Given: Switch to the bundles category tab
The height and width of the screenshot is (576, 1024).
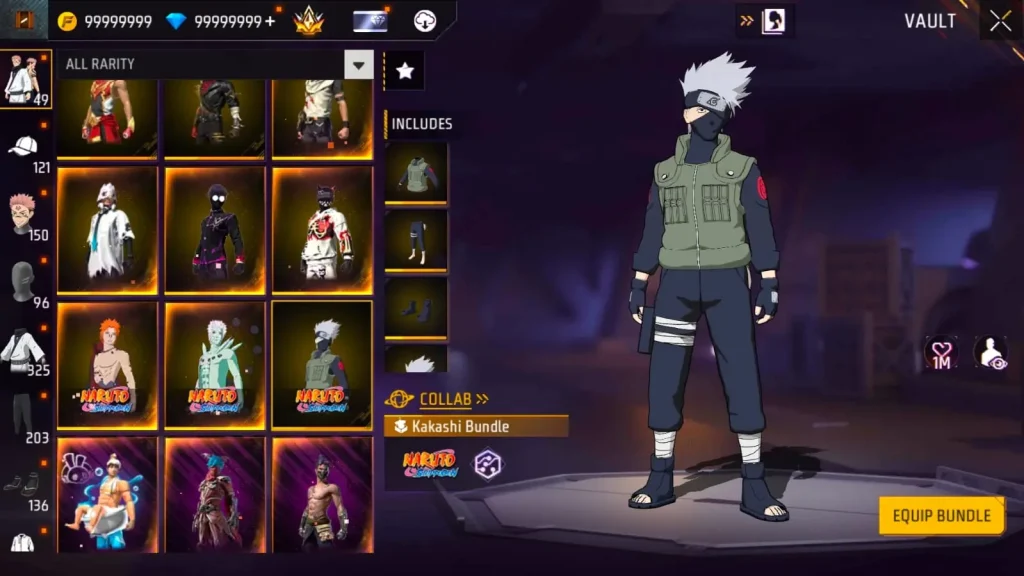Looking at the screenshot, I should coord(25,79).
